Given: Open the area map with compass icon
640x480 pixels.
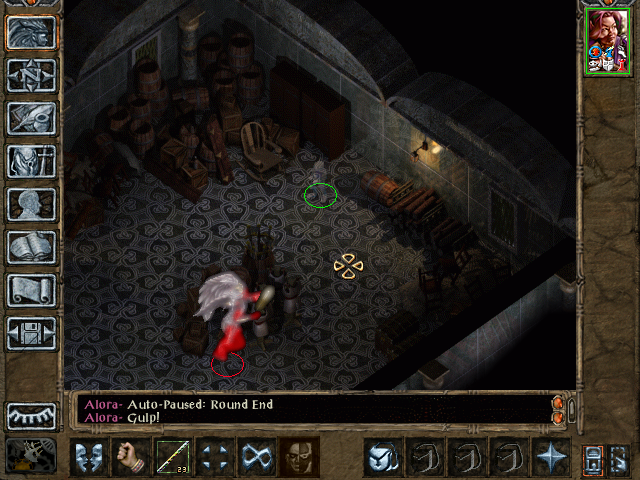Looking at the screenshot, I should point(31,75).
